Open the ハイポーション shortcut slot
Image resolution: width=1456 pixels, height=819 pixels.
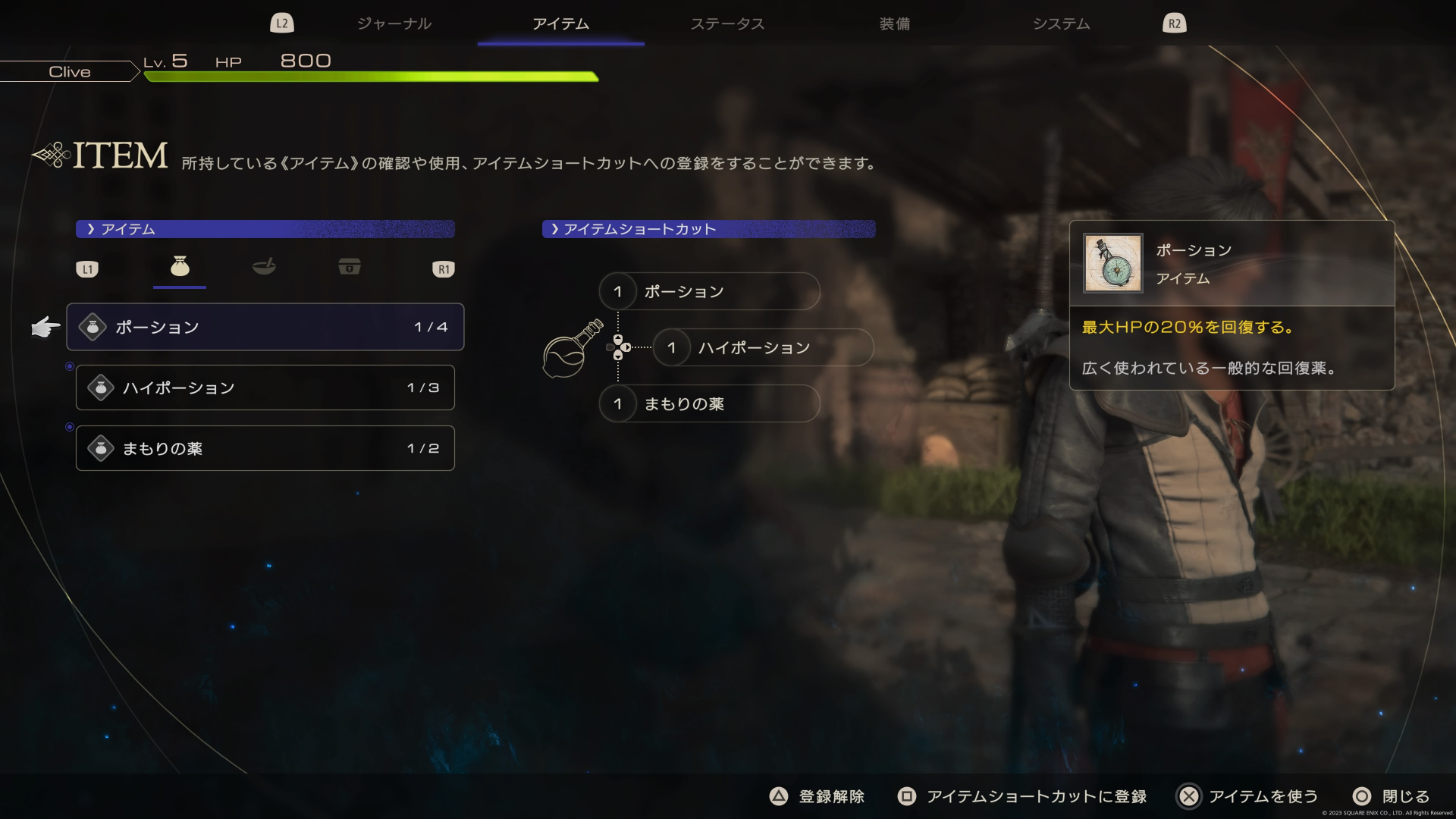[x=762, y=347]
